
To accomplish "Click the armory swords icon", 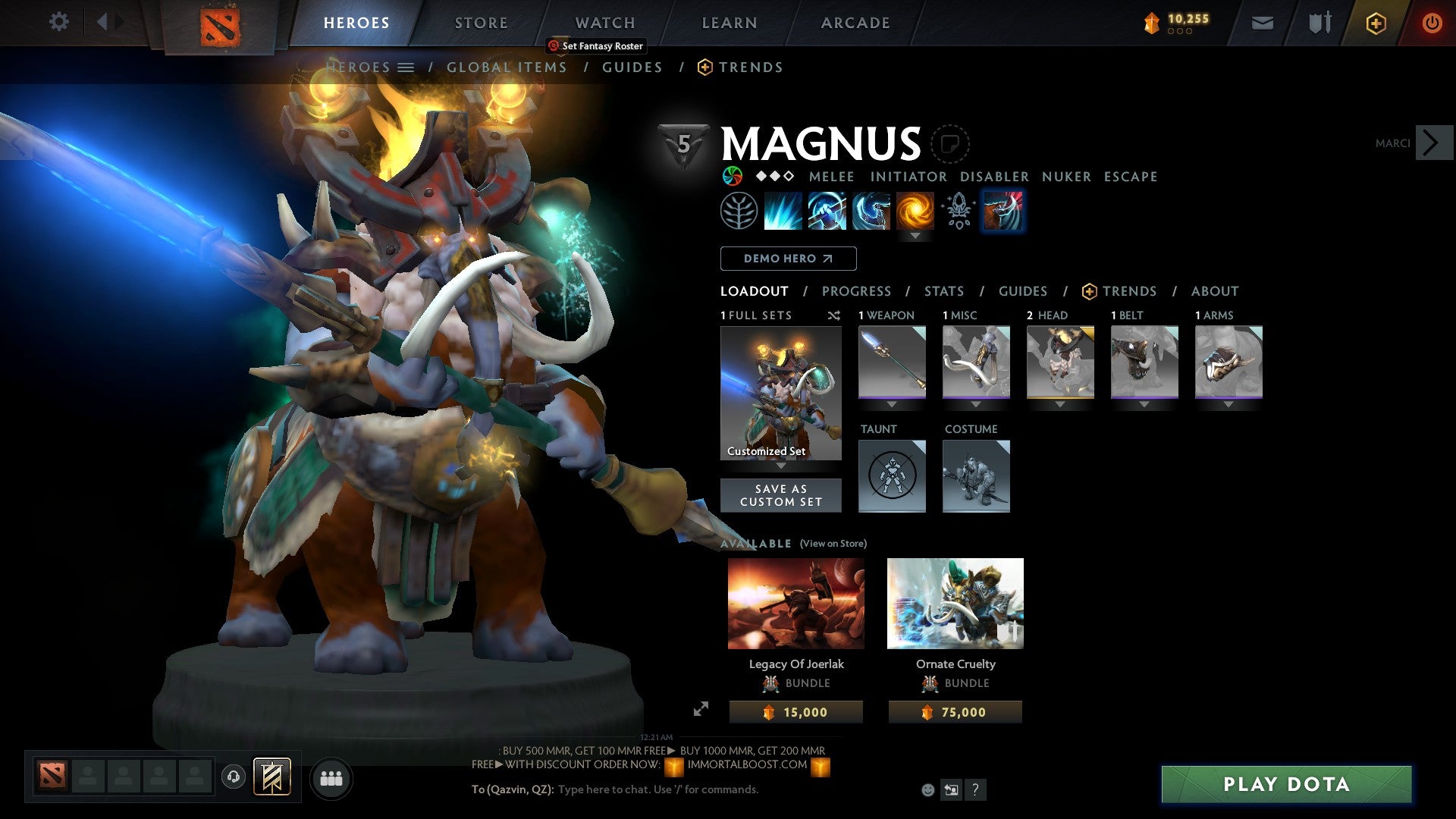I will click(1319, 23).
